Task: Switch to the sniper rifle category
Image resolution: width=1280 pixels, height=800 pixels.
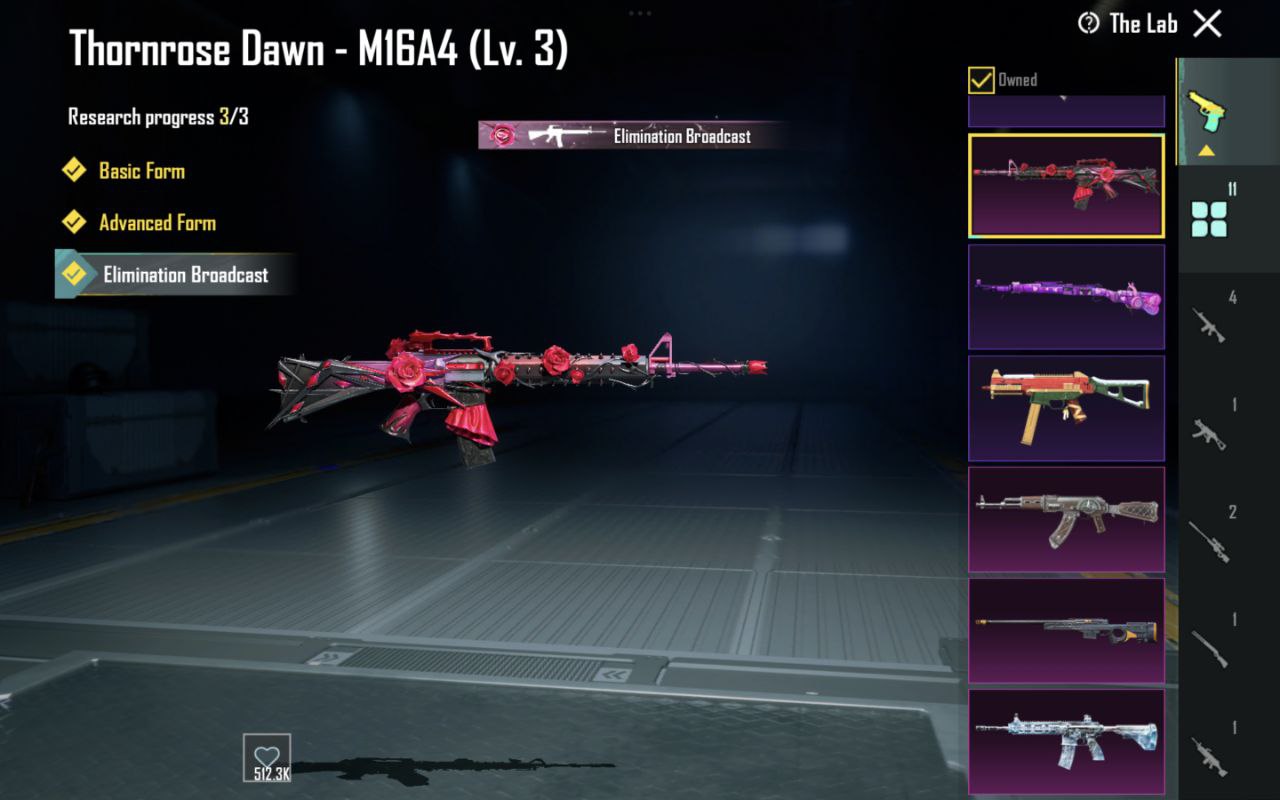Action: pos(1209,541)
